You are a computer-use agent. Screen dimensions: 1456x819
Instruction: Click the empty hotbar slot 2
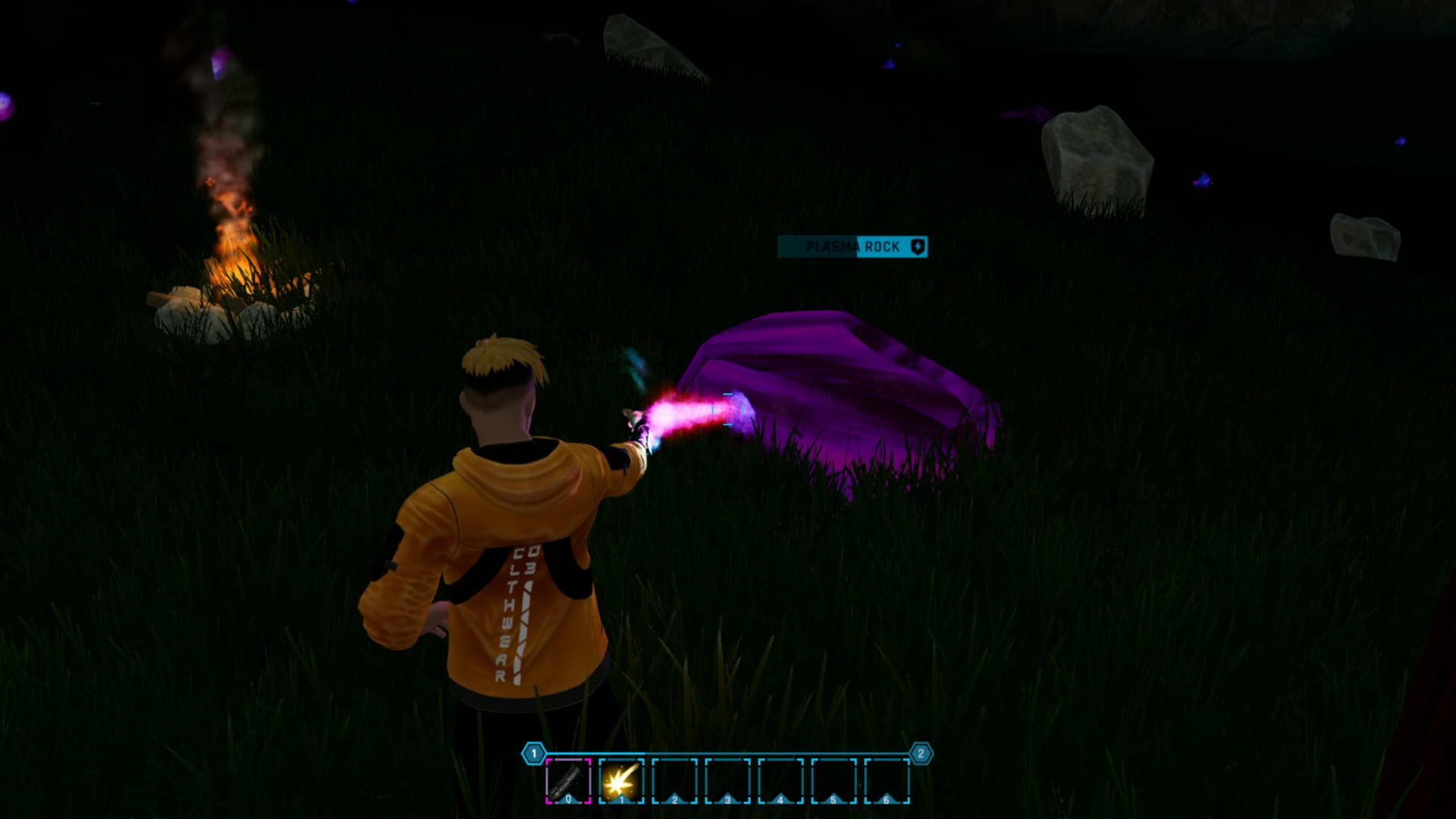675,783
